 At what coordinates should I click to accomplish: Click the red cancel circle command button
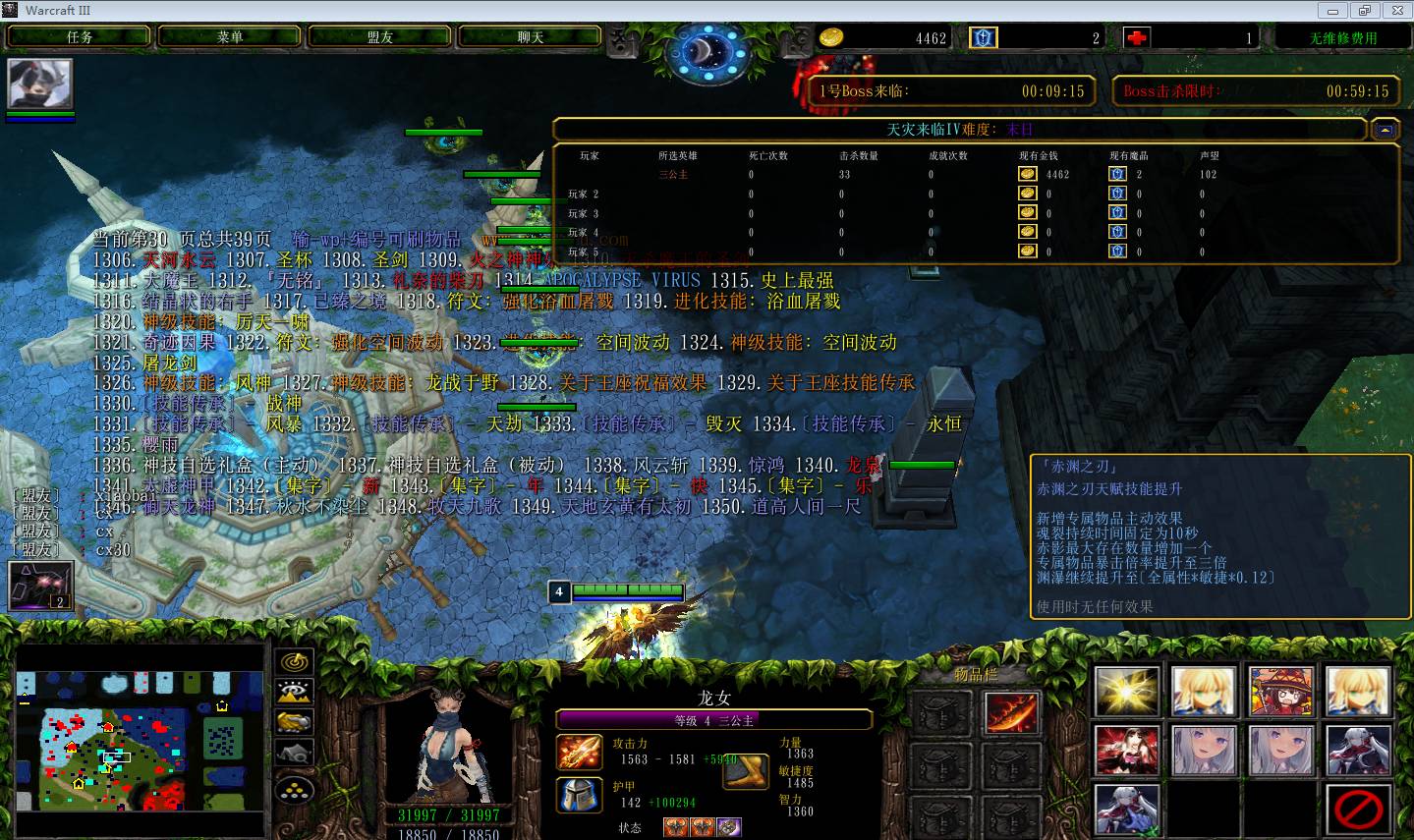(x=1358, y=811)
